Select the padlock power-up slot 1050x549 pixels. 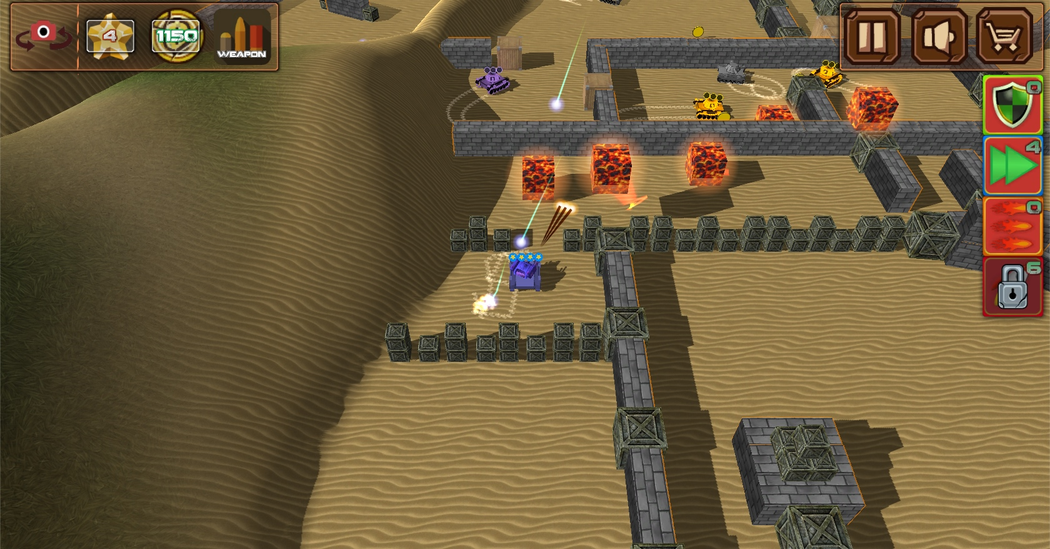coord(1013,287)
